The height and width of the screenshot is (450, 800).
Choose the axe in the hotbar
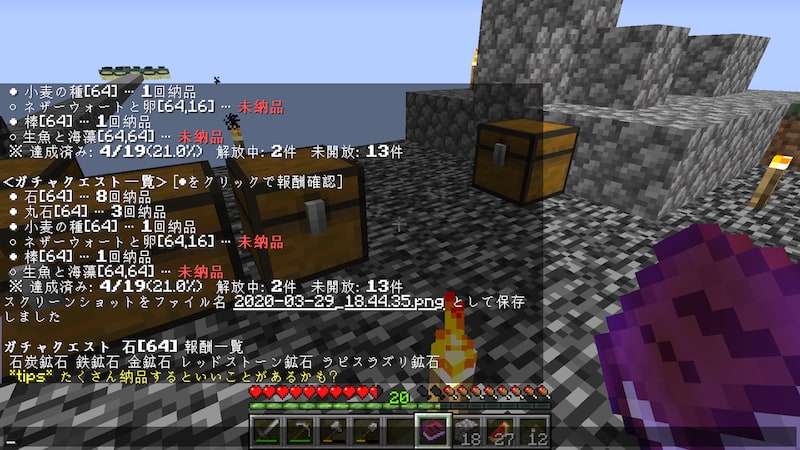[335, 431]
